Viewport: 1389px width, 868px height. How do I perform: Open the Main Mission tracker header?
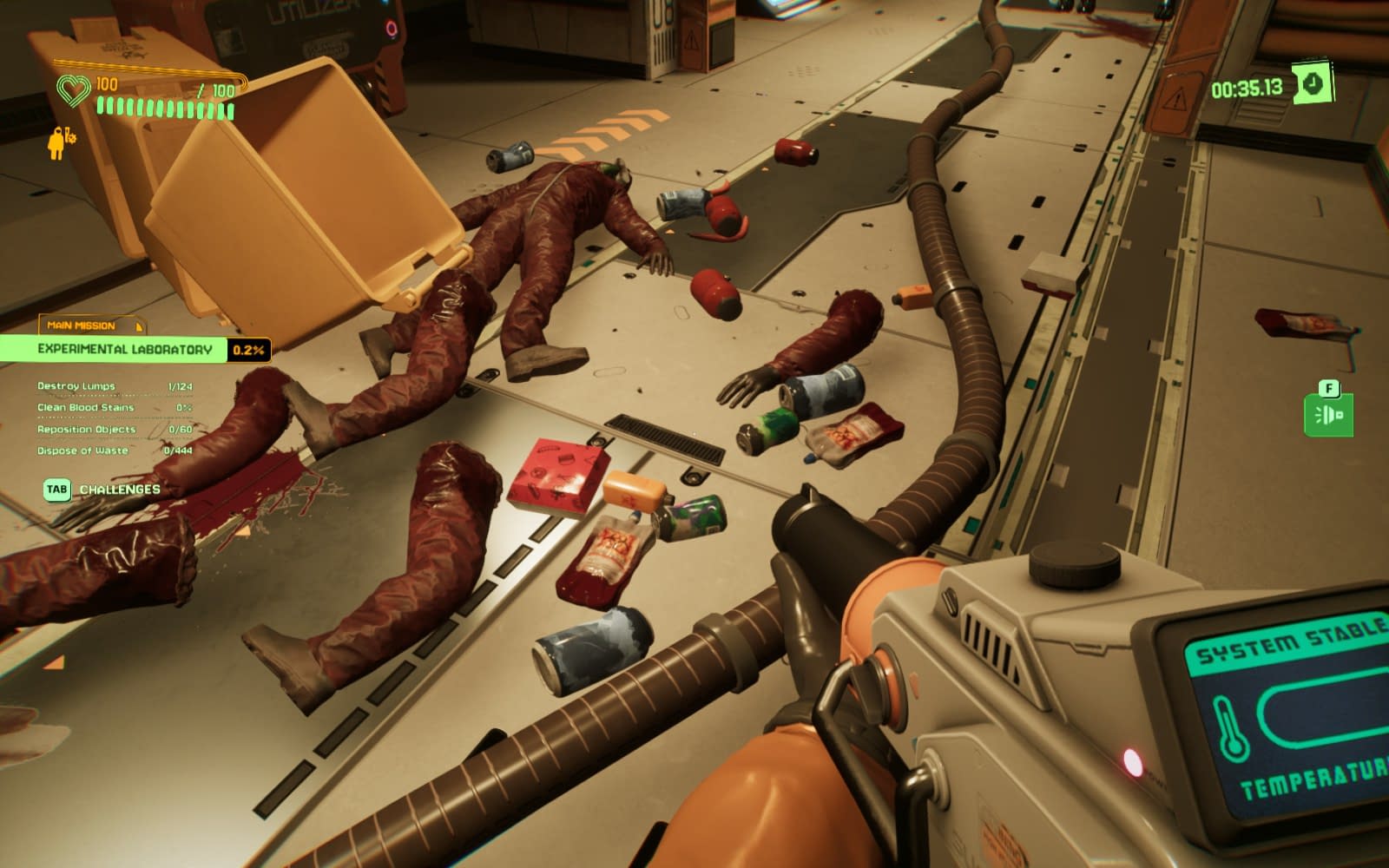coord(89,325)
